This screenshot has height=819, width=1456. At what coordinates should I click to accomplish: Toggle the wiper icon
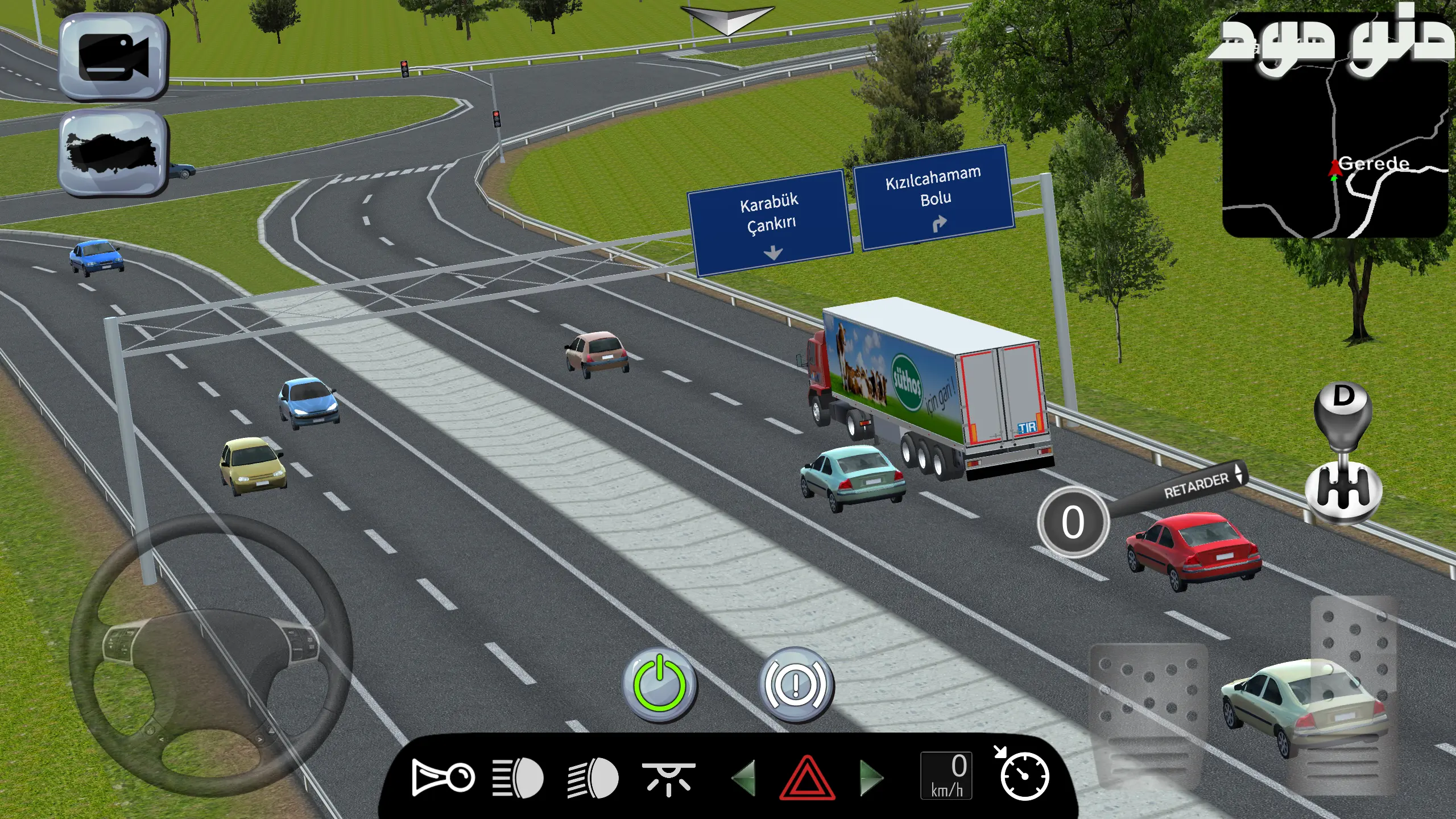pyautogui.click(x=668, y=778)
